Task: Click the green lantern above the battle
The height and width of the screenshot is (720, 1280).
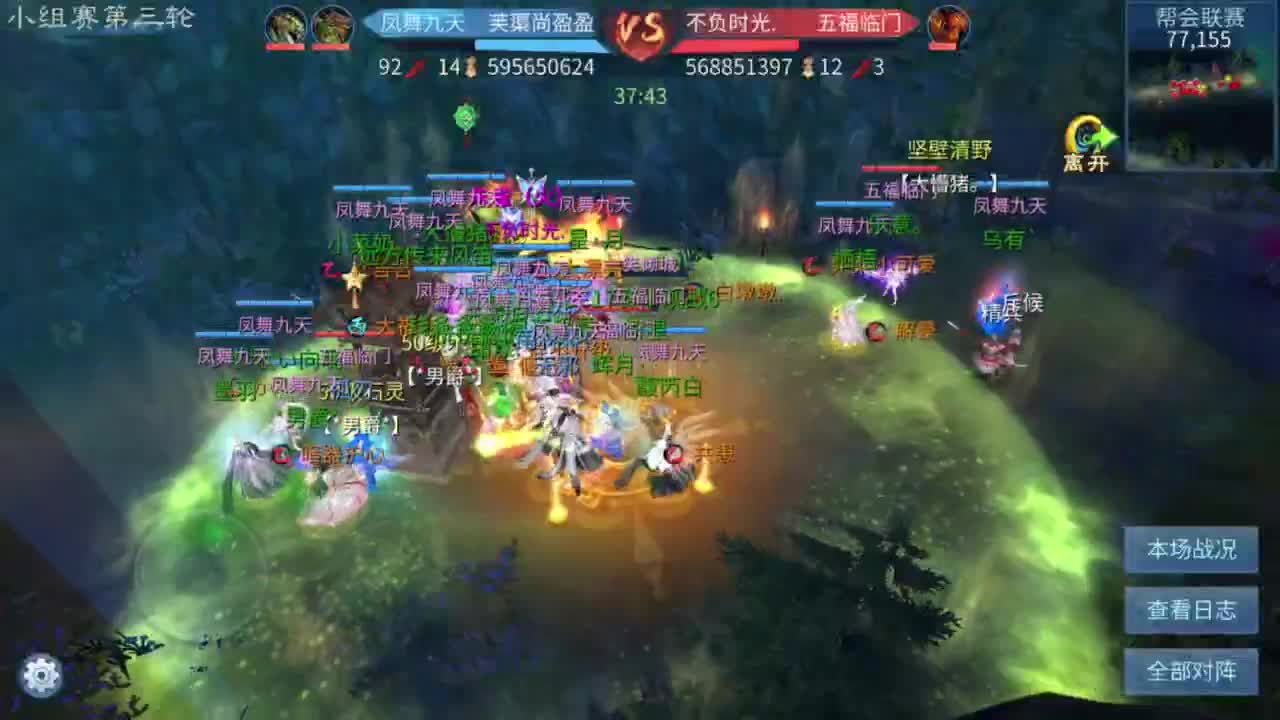Action: click(465, 115)
